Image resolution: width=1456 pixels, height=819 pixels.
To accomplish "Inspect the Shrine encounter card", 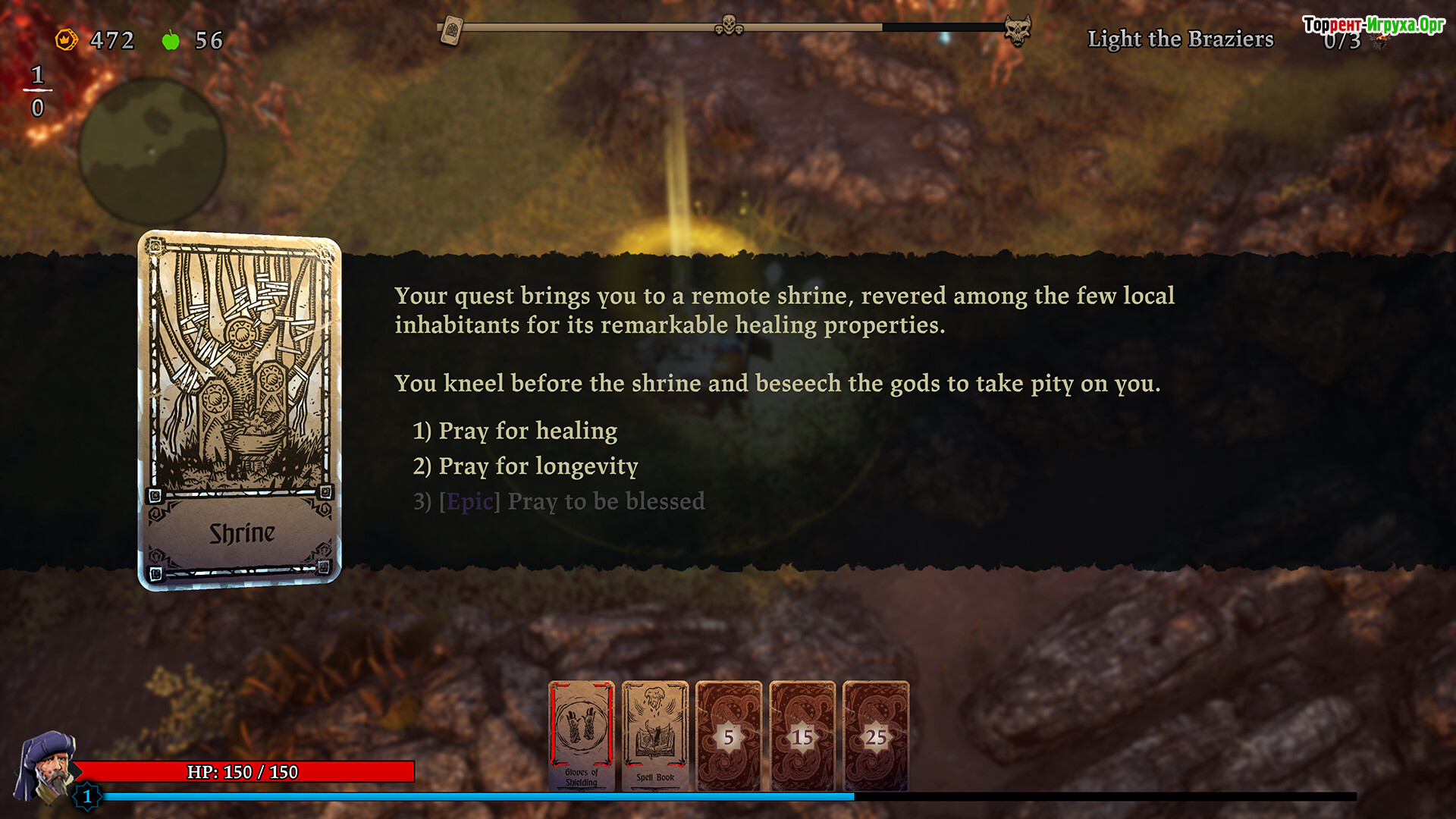I will tap(240, 409).
